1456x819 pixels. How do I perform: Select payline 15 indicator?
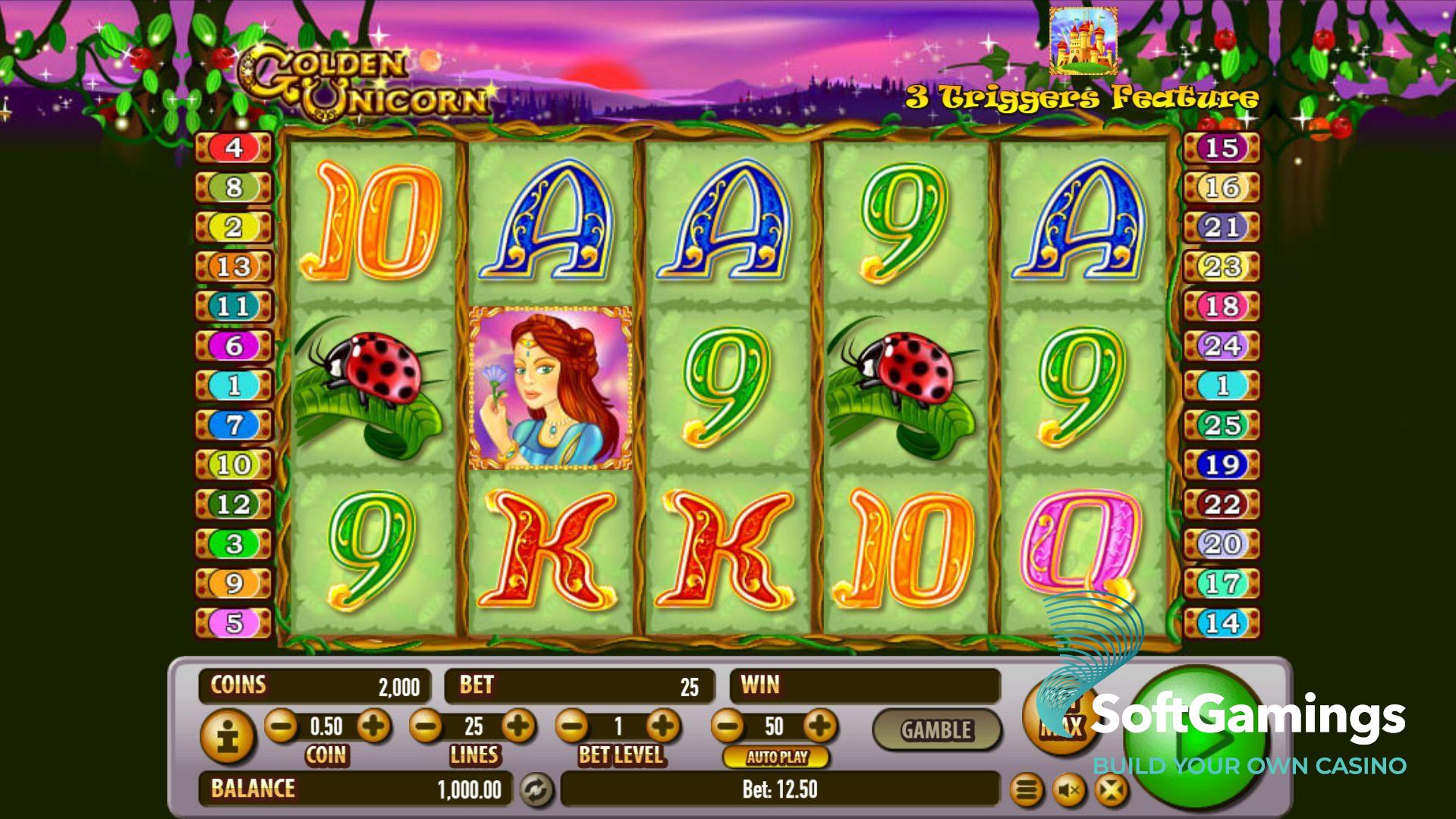pos(1222,147)
